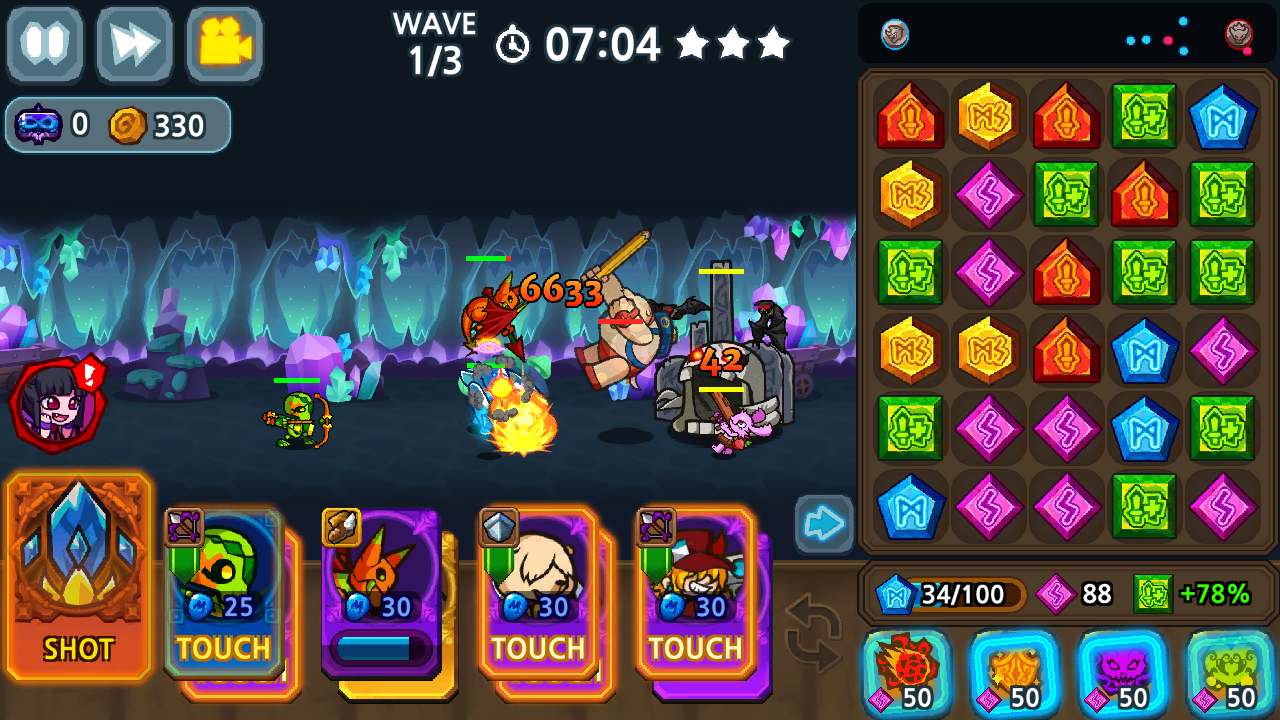The height and width of the screenshot is (720, 1280).
Task: Click the hourglass timer icon beside 07:04
Action: pos(513,44)
